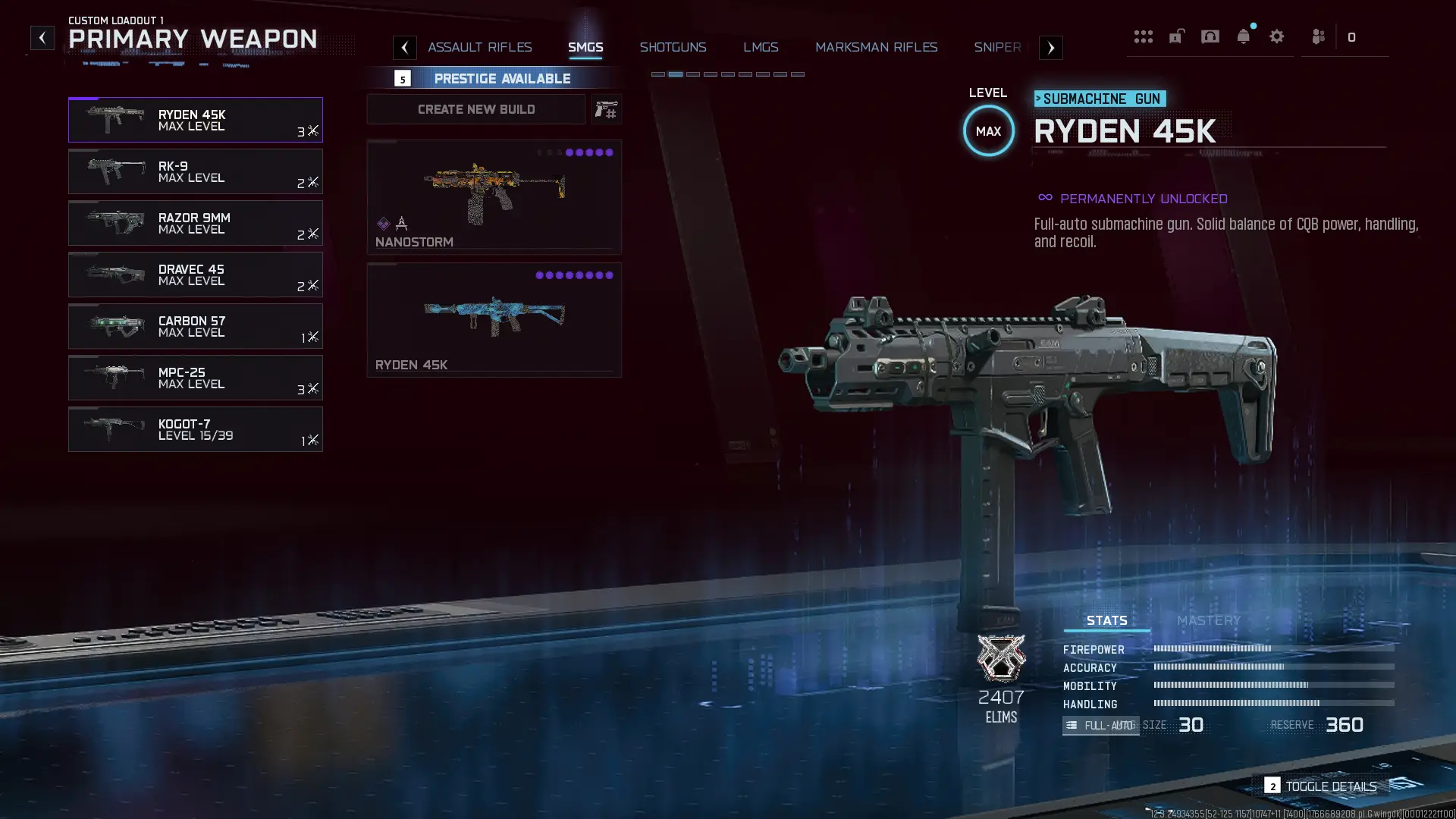Open the app grid menu icon

click(x=1144, y=36)
